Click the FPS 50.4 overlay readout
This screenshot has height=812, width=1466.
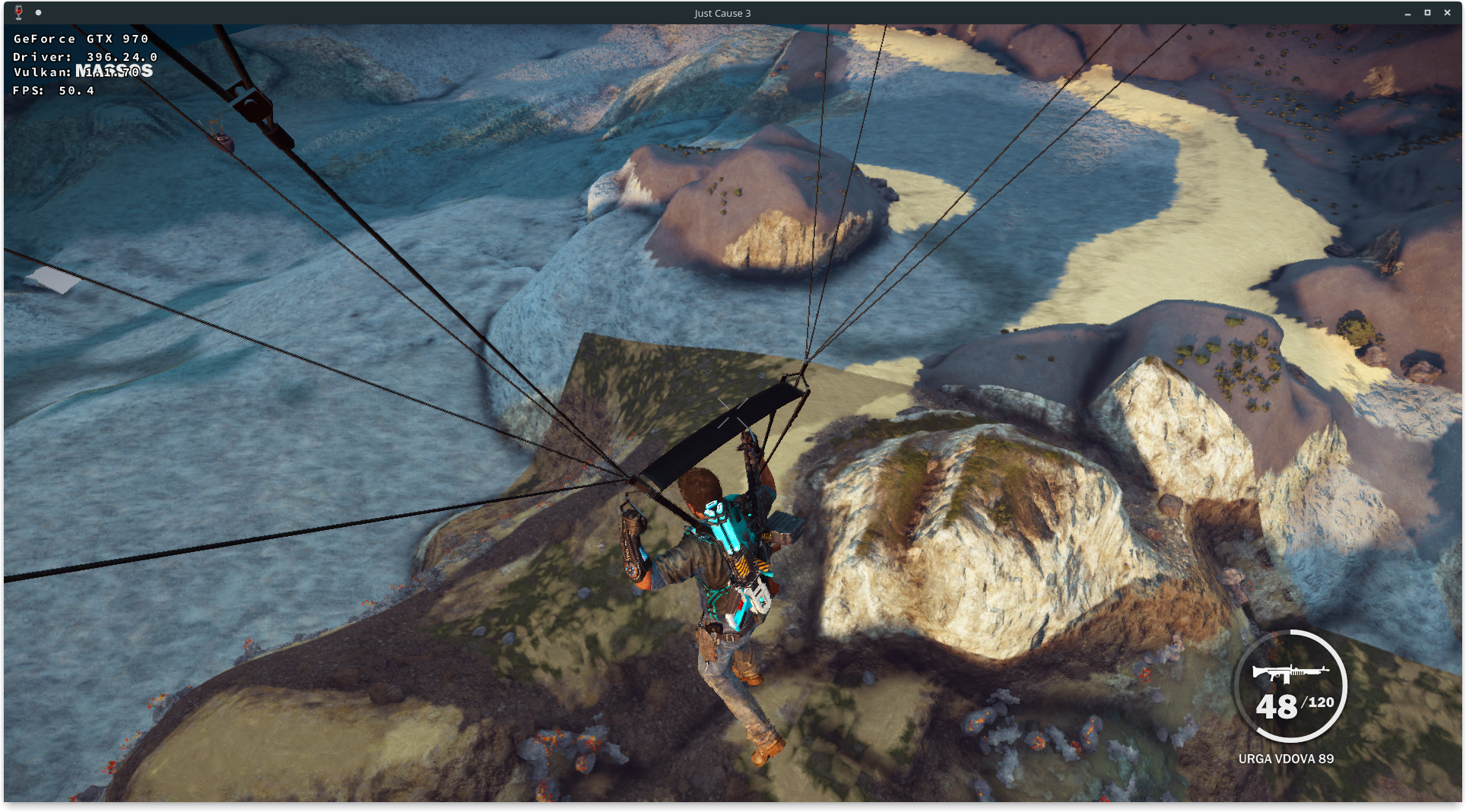(x=53, y=90)
